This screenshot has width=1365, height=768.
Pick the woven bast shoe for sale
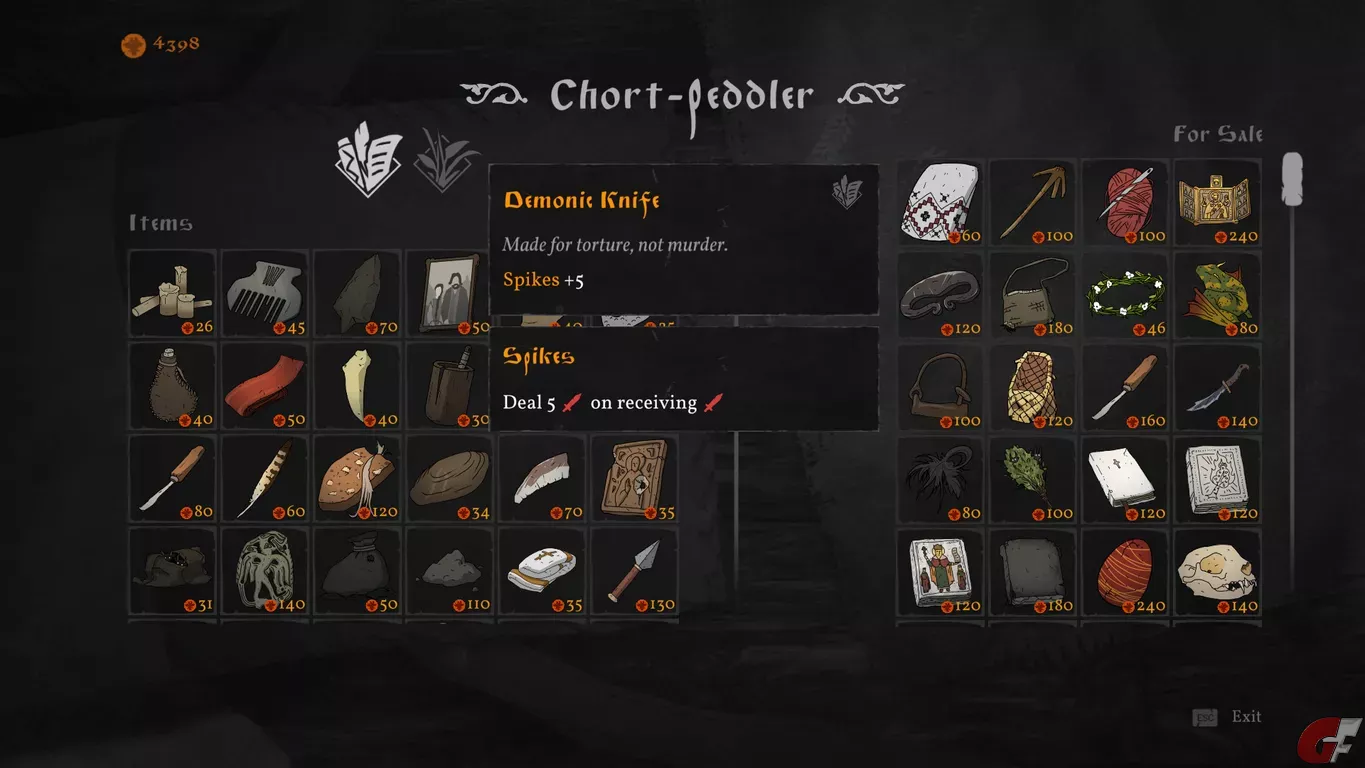click(1032, 386)
